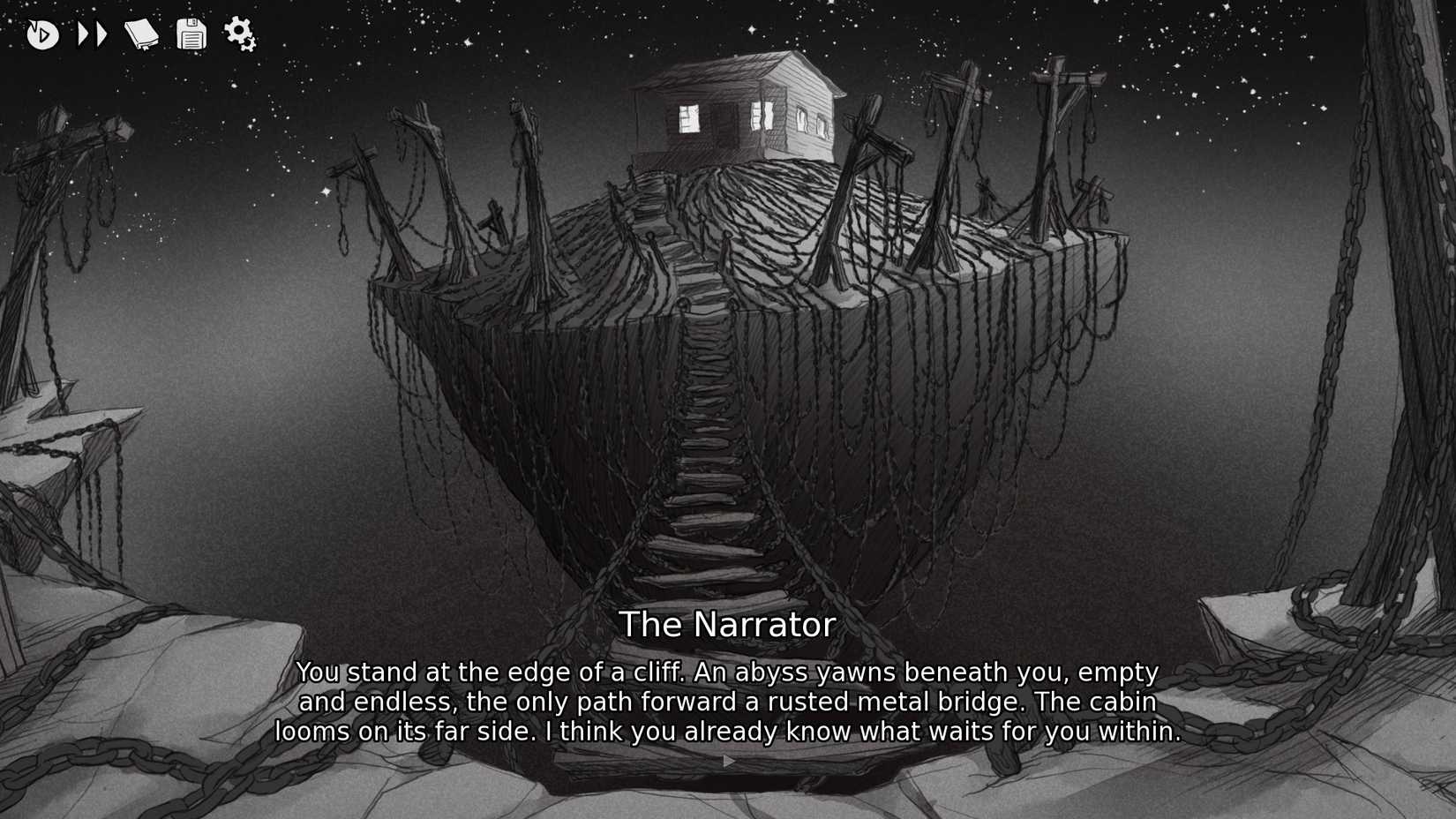Click The Narrator name label

coord(727,624)
